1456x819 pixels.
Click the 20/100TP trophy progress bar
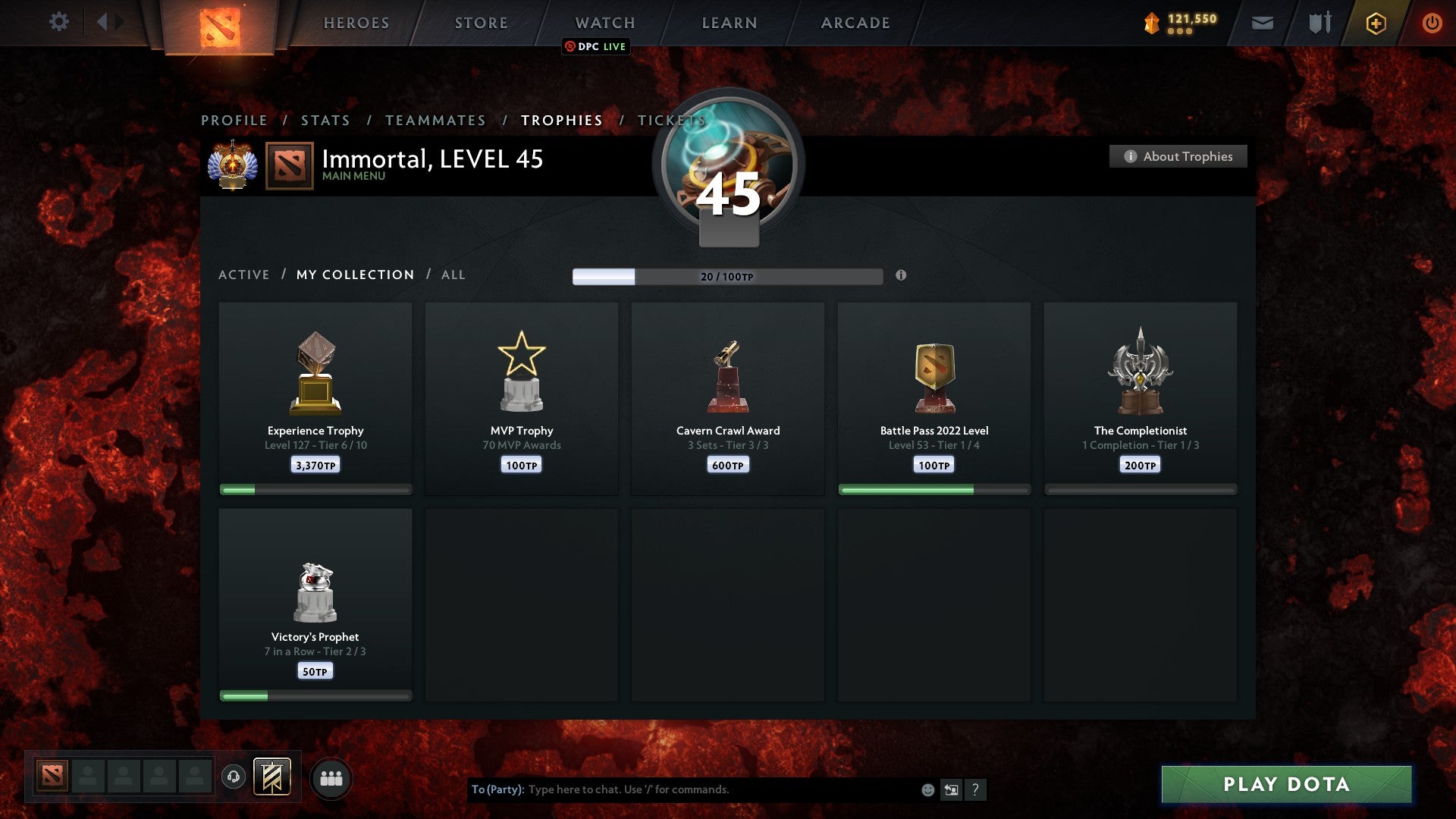click(x=728, y=277)
